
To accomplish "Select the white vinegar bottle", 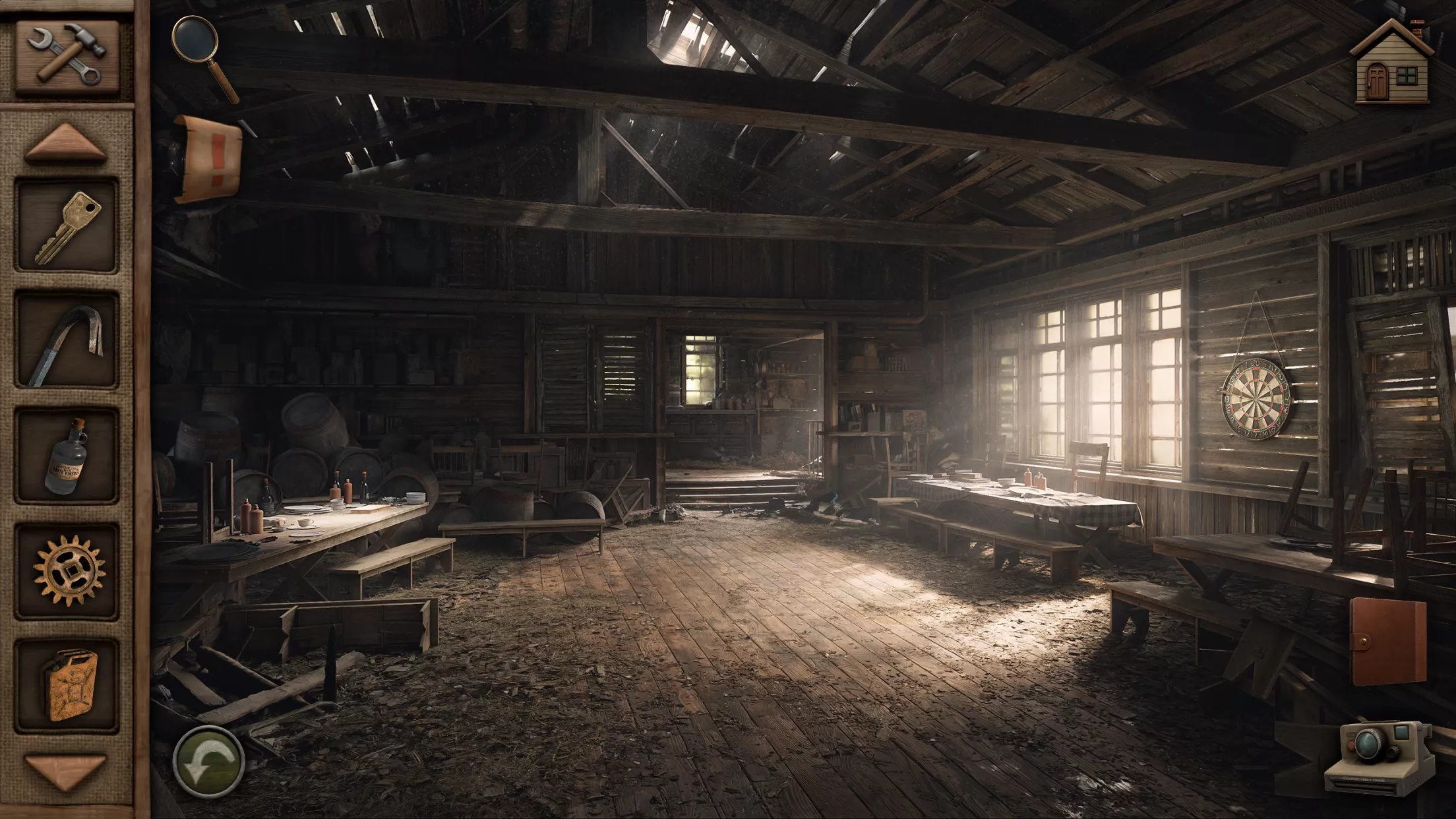I will pos(67,456).
